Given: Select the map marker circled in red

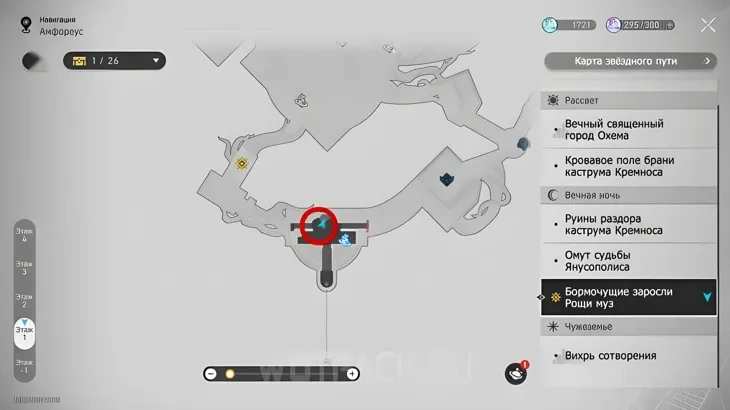Looking at the screenshot, I should click(321, 225).
